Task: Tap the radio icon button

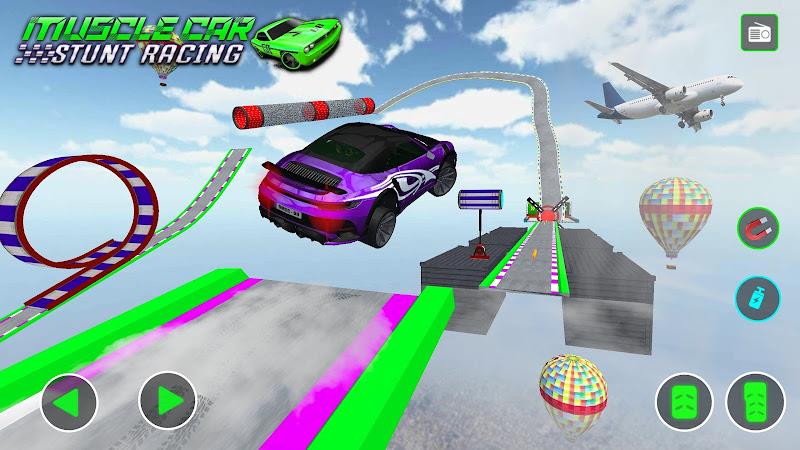Action: pyautogui.click(x=759, y=34)
